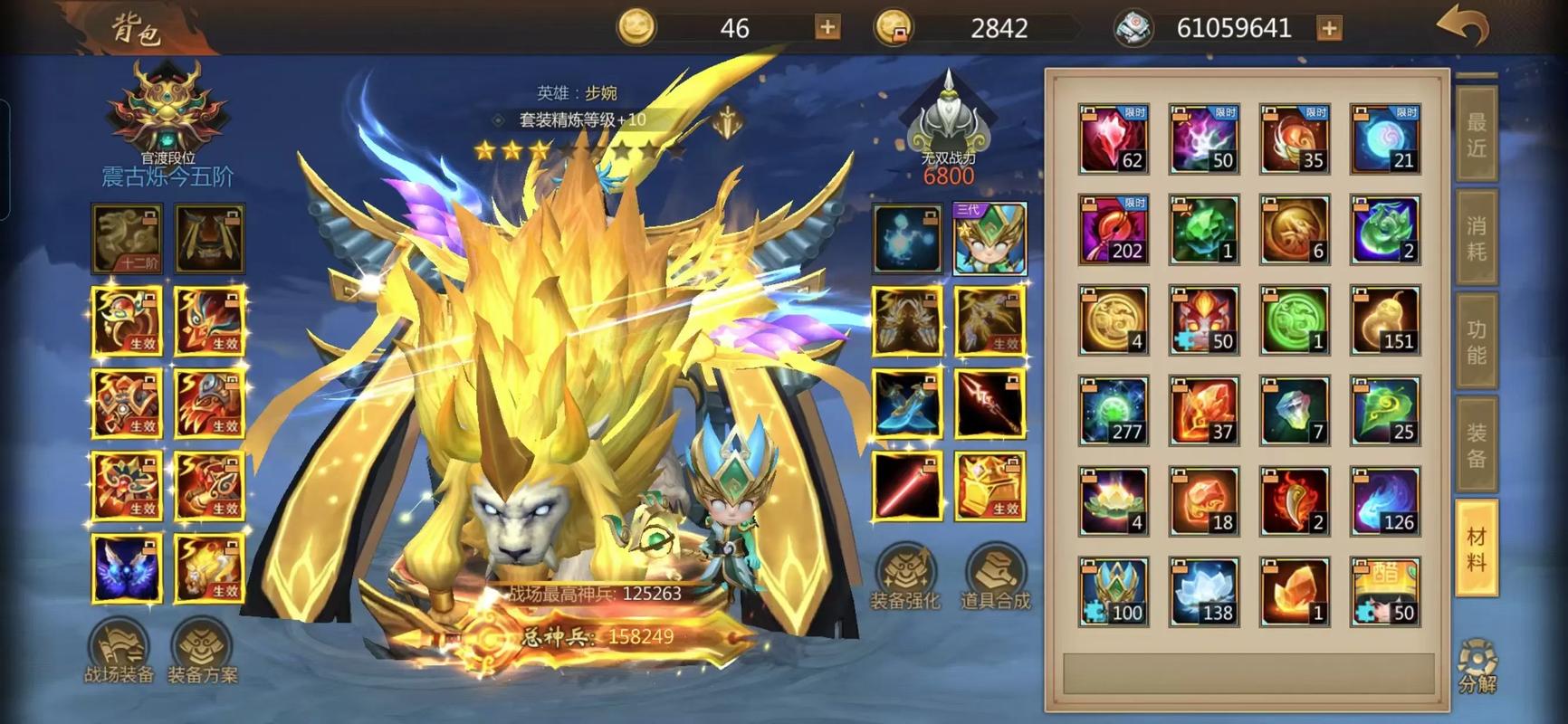This screenshot has height=724, width=1568.
Task: Add currency with the plus button beside 61059641
Action: pyautogui.click(x=1329, y=28)
